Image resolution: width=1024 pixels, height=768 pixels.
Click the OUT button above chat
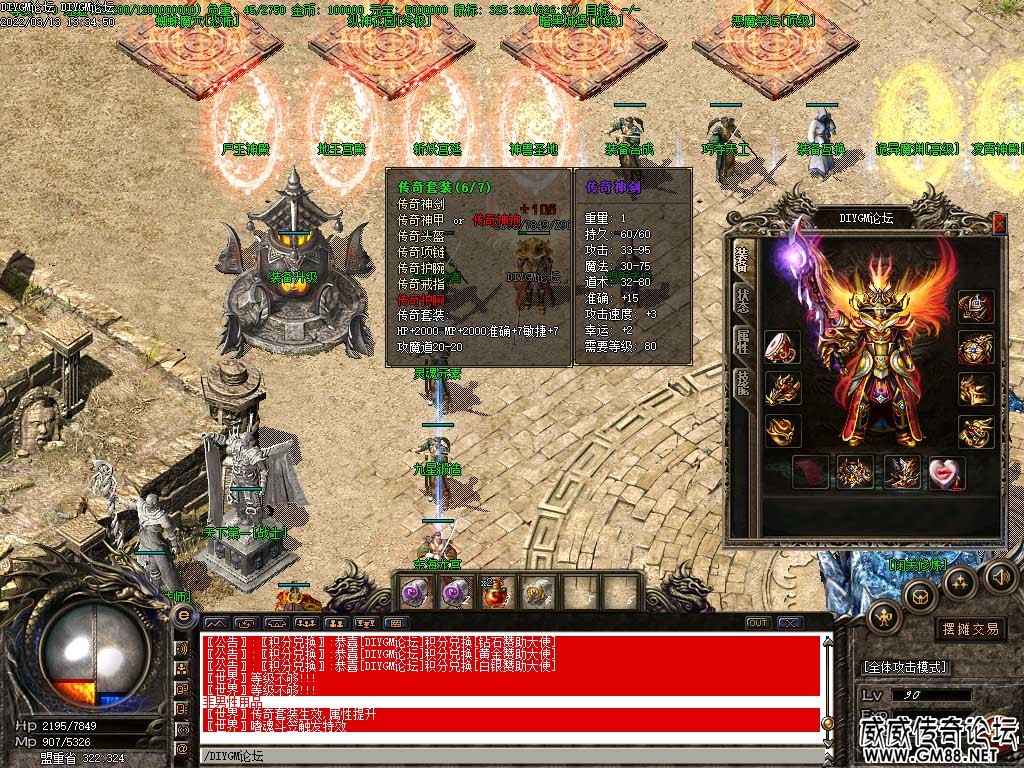click(758, 623)
